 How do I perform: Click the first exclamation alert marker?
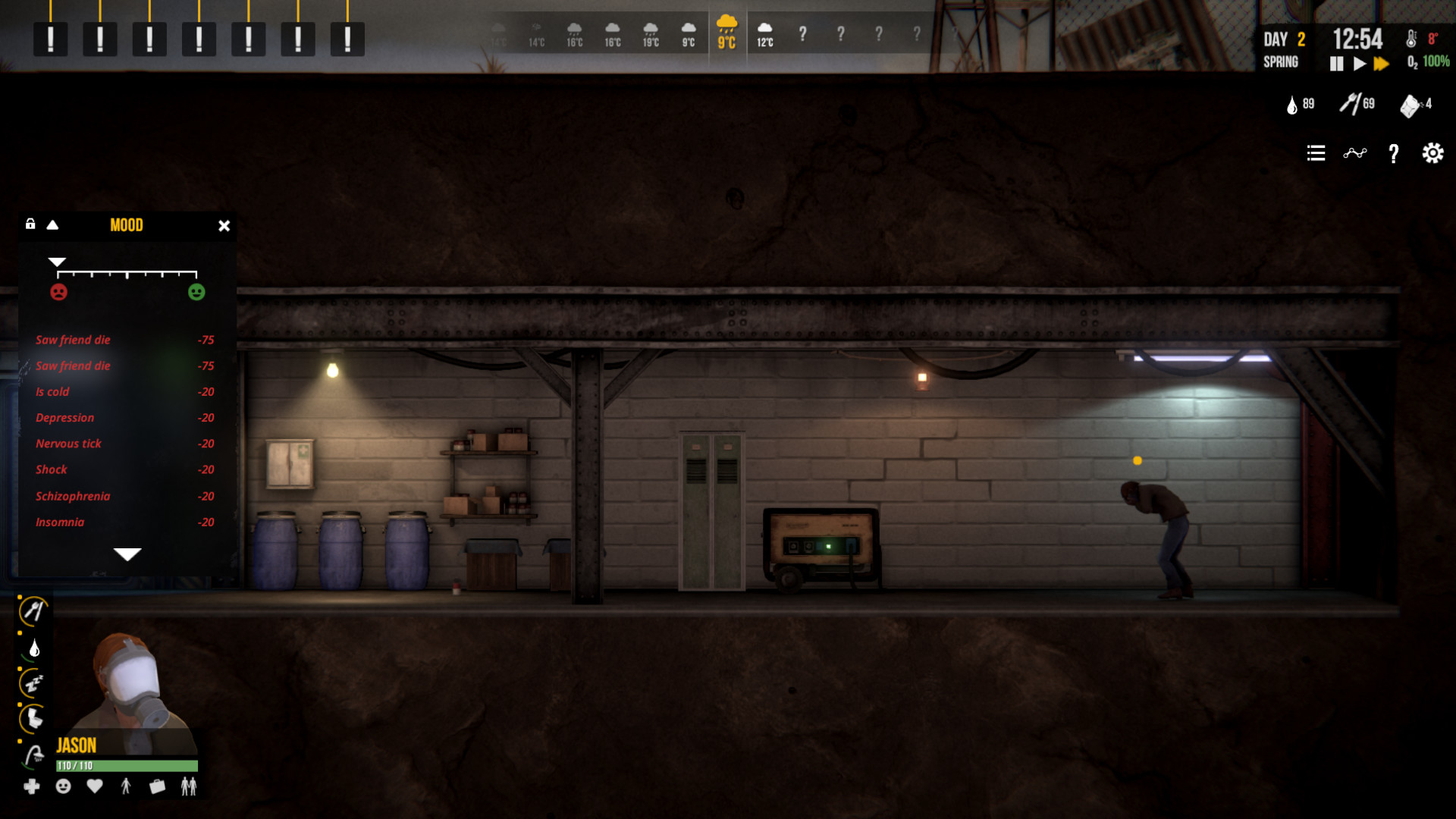(50, 39)
